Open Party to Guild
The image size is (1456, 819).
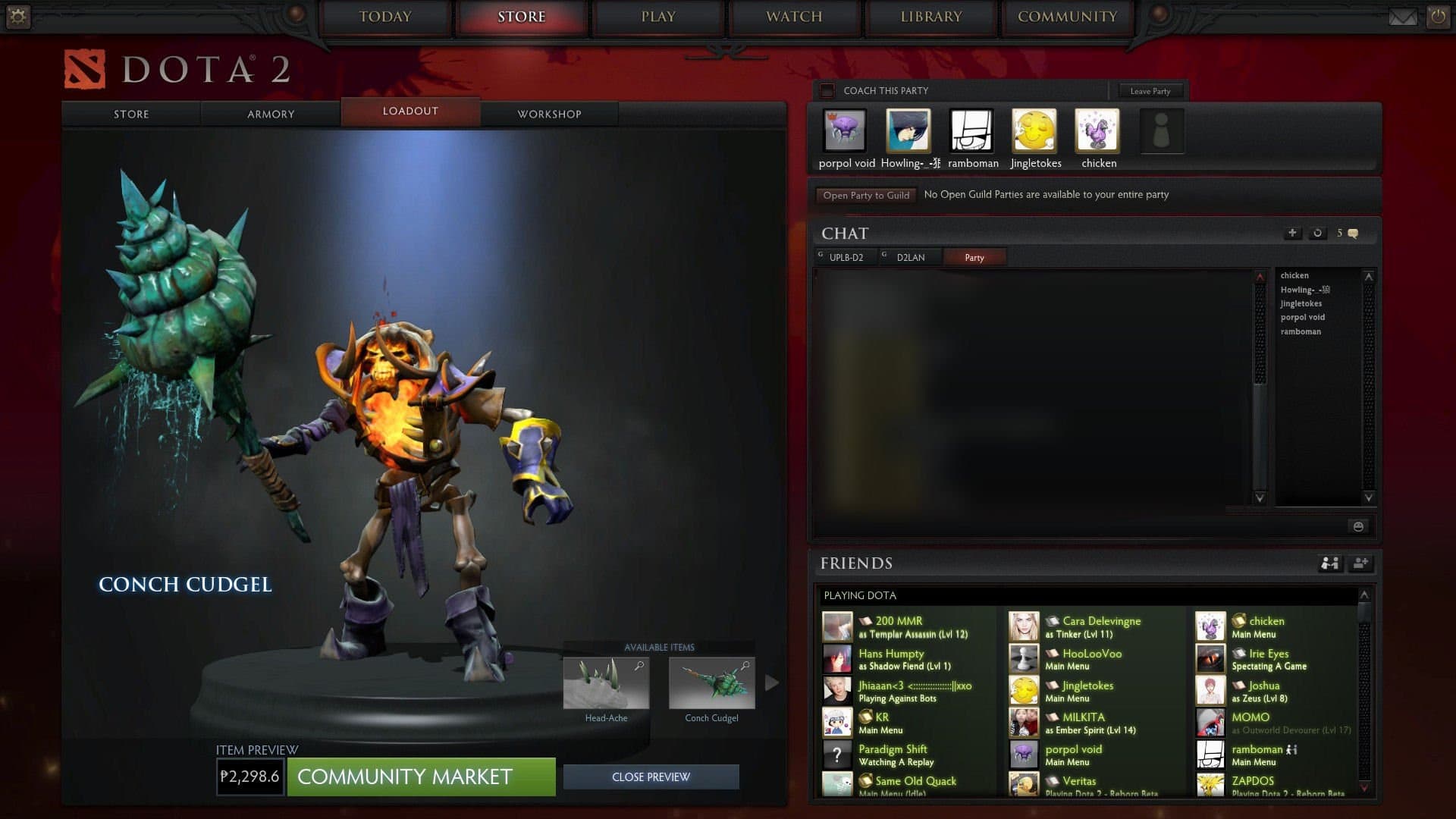pyautogui.click(x=866, y=195)
